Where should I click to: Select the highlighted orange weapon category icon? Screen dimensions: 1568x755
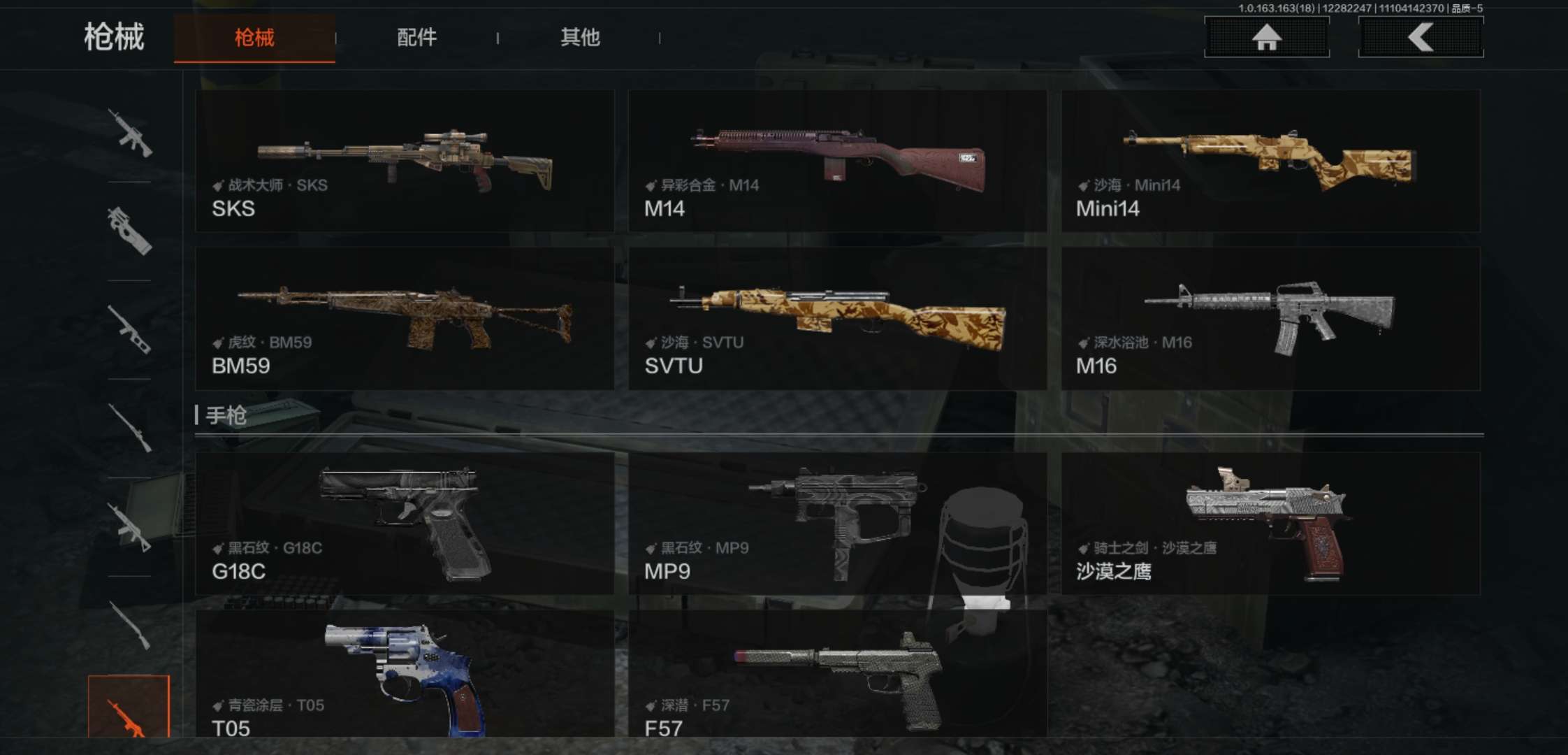(129, 707)
